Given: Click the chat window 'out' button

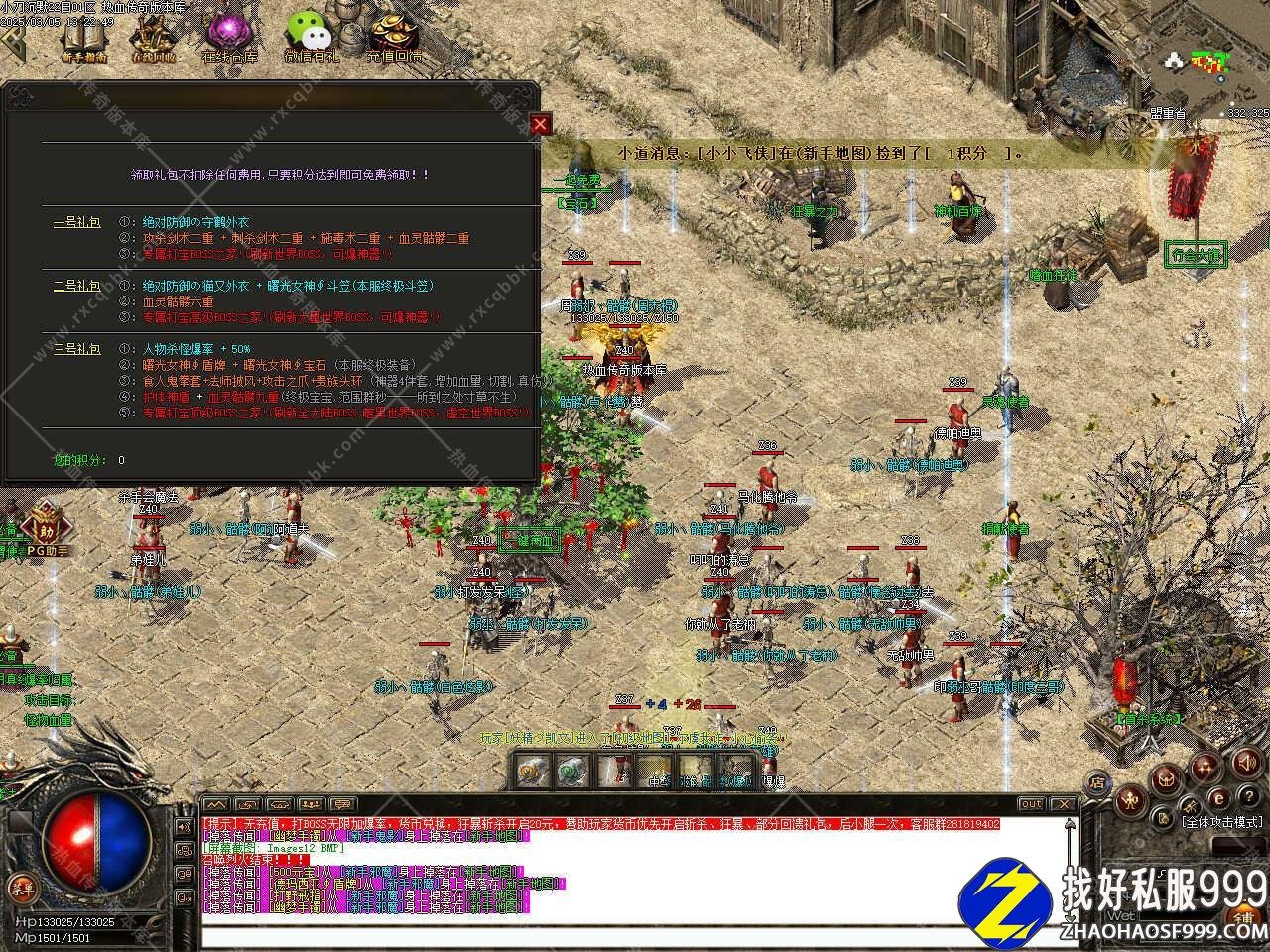Looking at the screenshot, I should (1031, 804).
